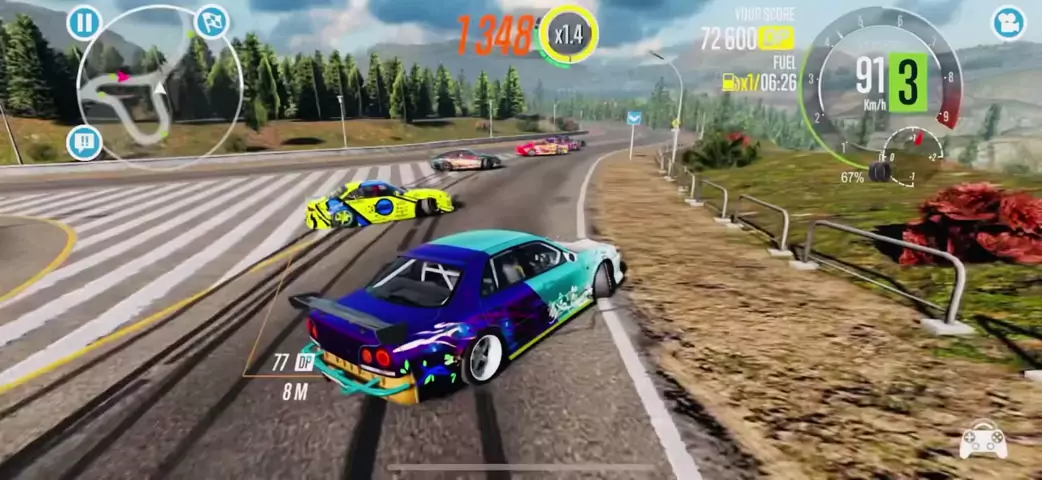
Task: Switch camera view with the camera icon
Action: (1009, 22)
